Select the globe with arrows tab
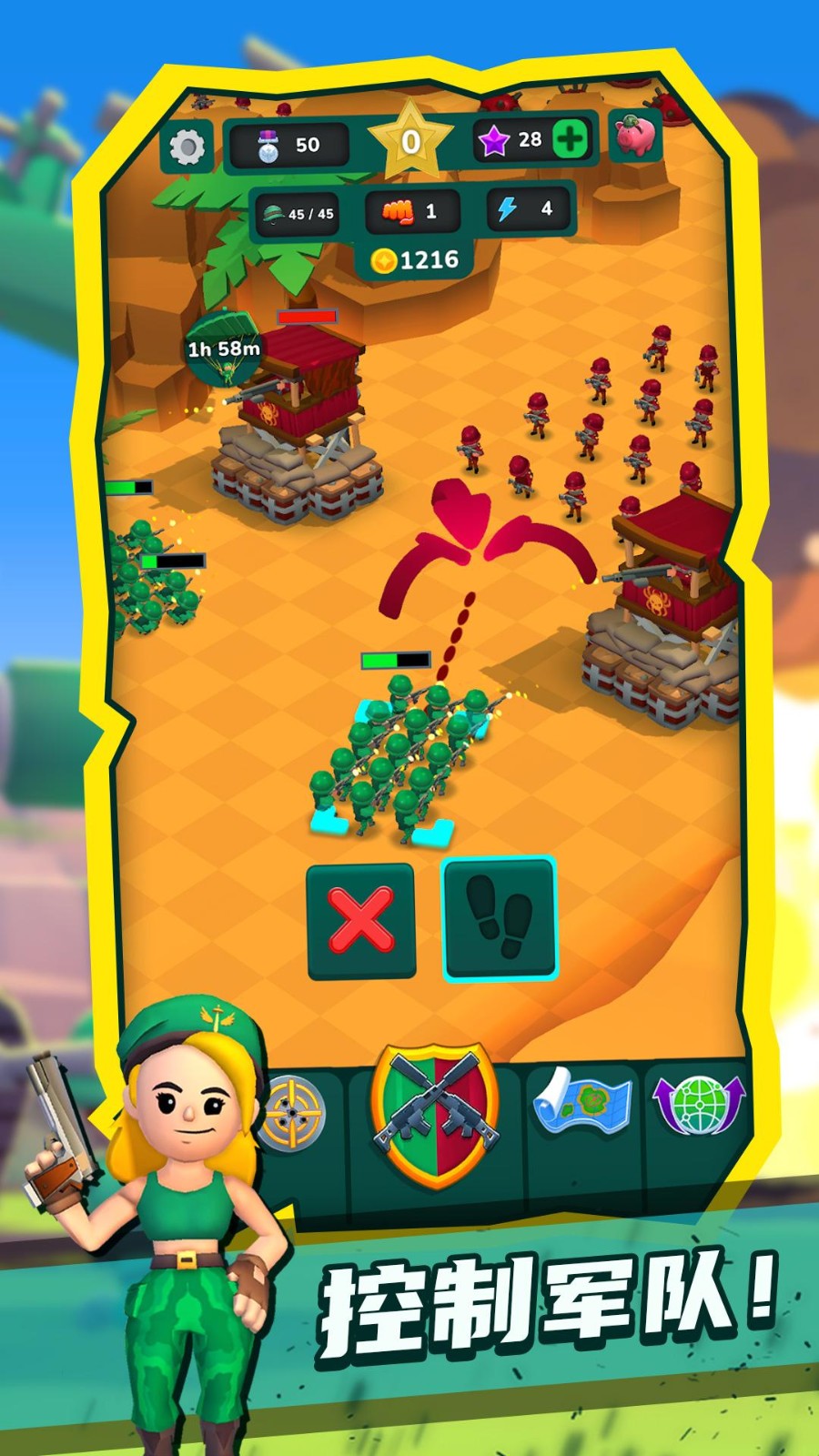Viewport: 819px width, 1456px height. point(699,1105)
